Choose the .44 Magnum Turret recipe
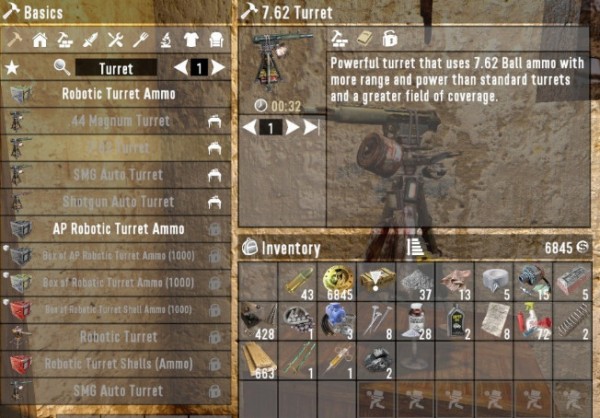600x418 pixels. (x=118, y=121)
